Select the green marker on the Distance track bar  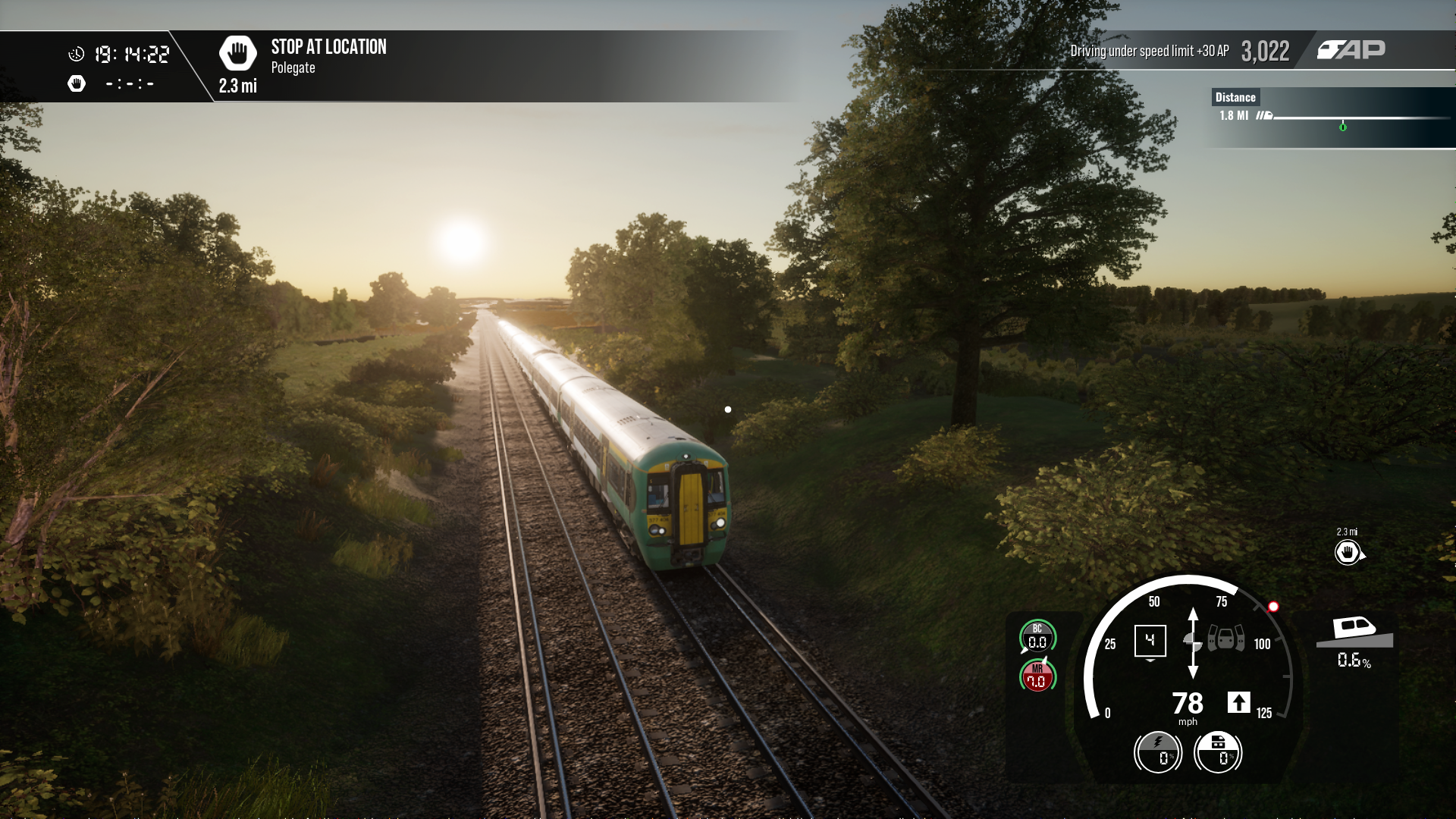click(x=1343, y=127)
